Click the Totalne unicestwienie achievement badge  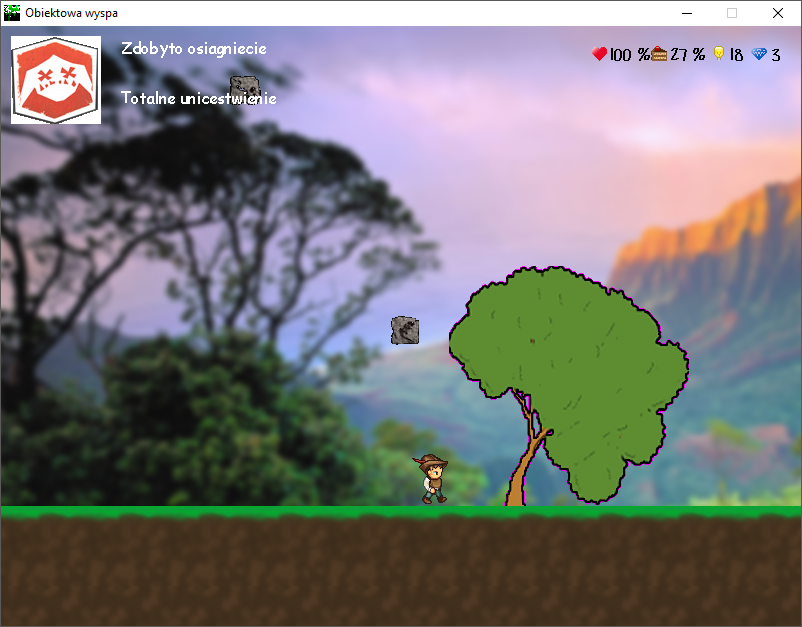(x=56, y=80)
